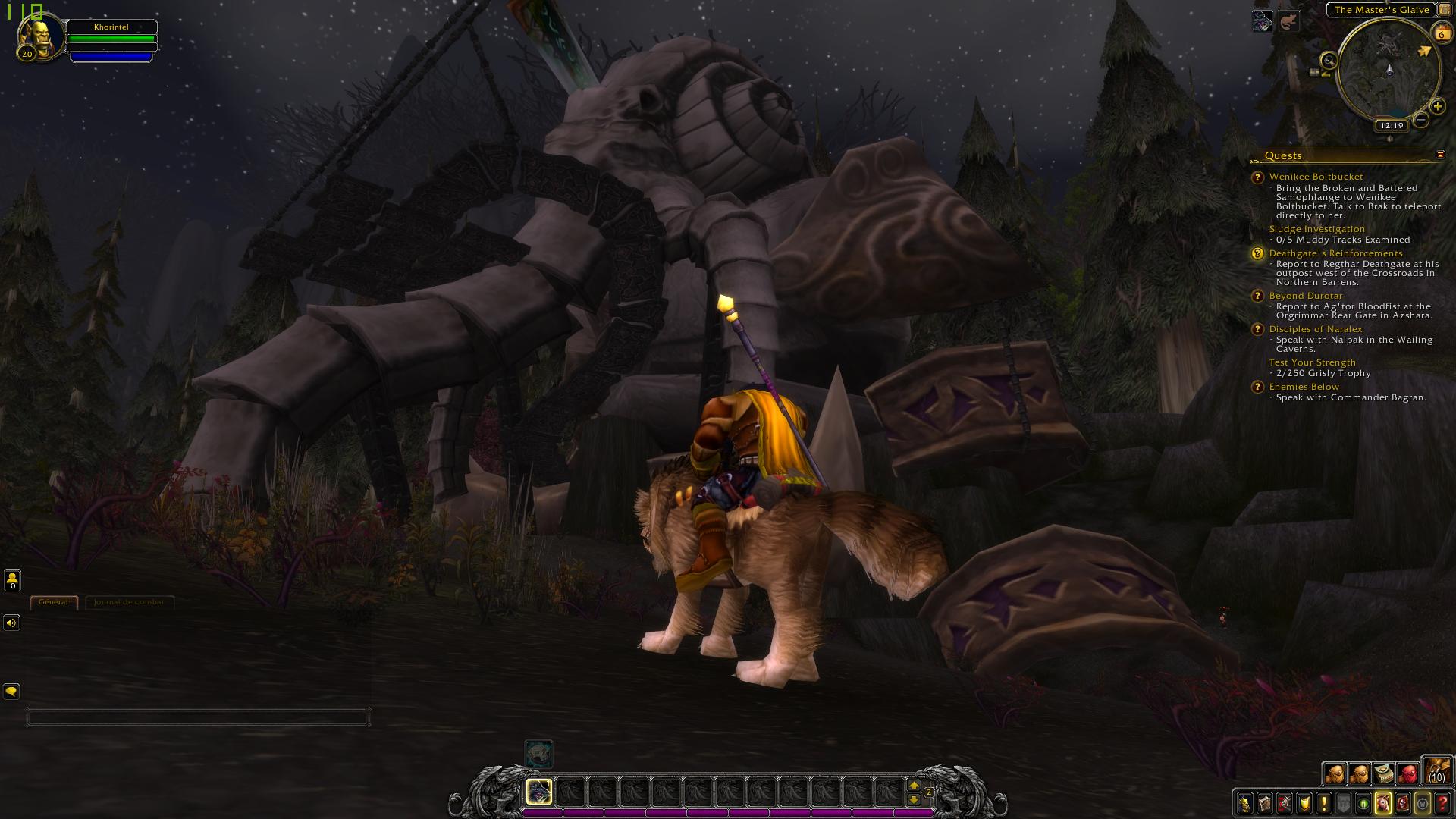This screenshot has height=819, width=1456.
Task: Switch to the Journal de combat chat tab
Action: [x=129, y=602]
